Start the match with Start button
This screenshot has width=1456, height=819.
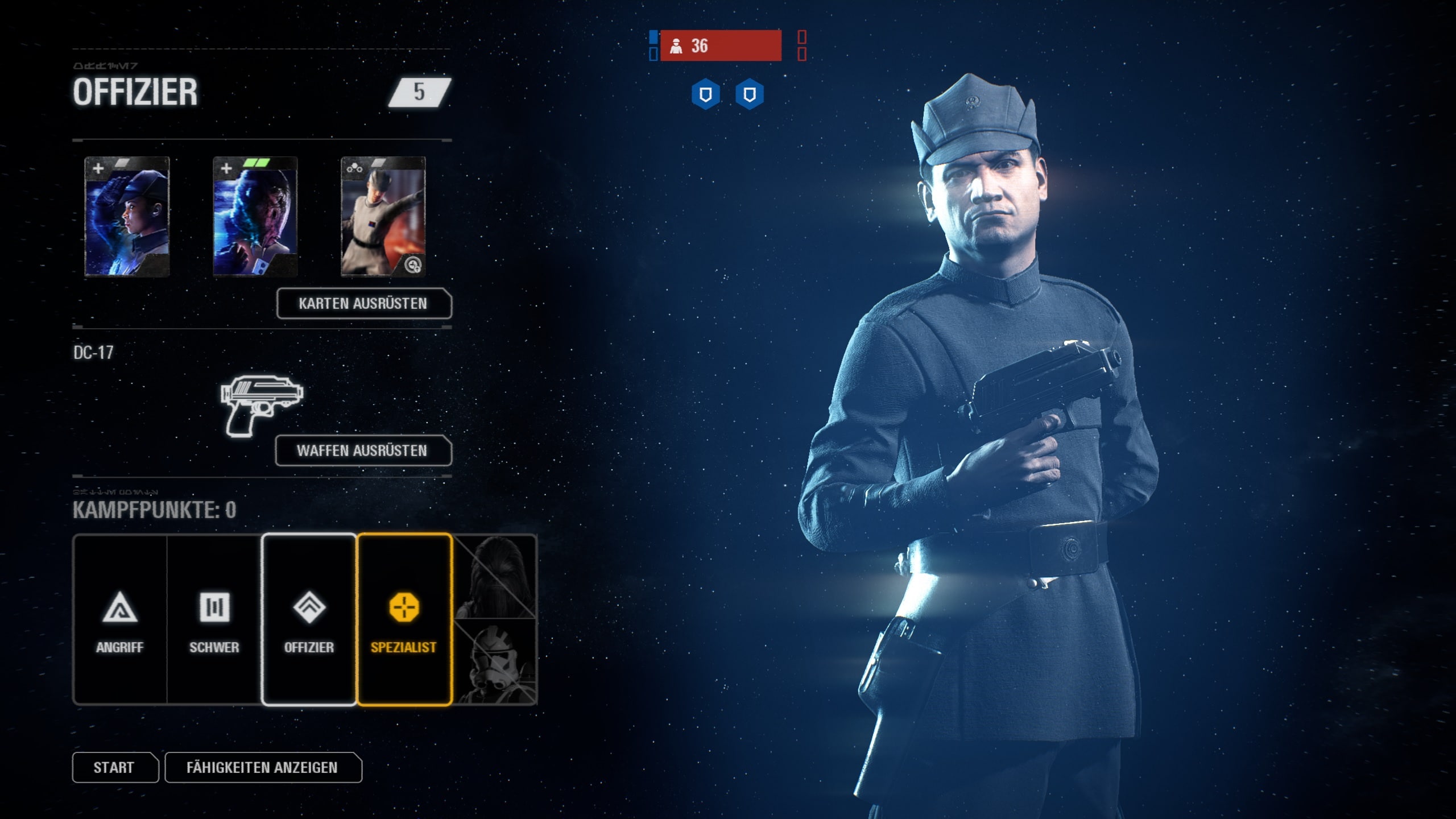pyautogui.click(x=114, y=767)
